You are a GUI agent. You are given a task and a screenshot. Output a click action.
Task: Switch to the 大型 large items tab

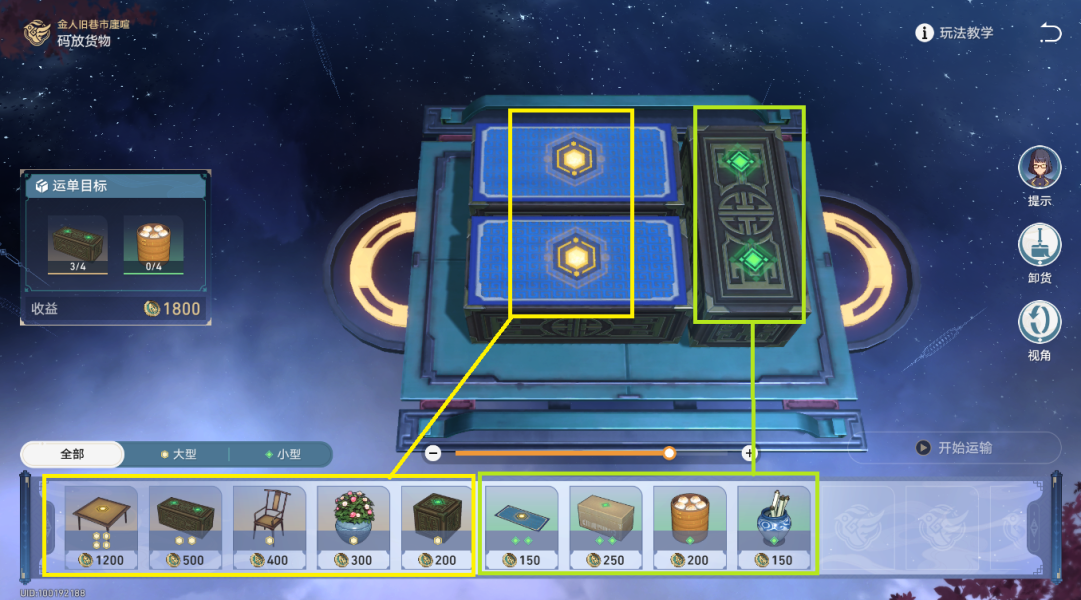pos(178,454)
